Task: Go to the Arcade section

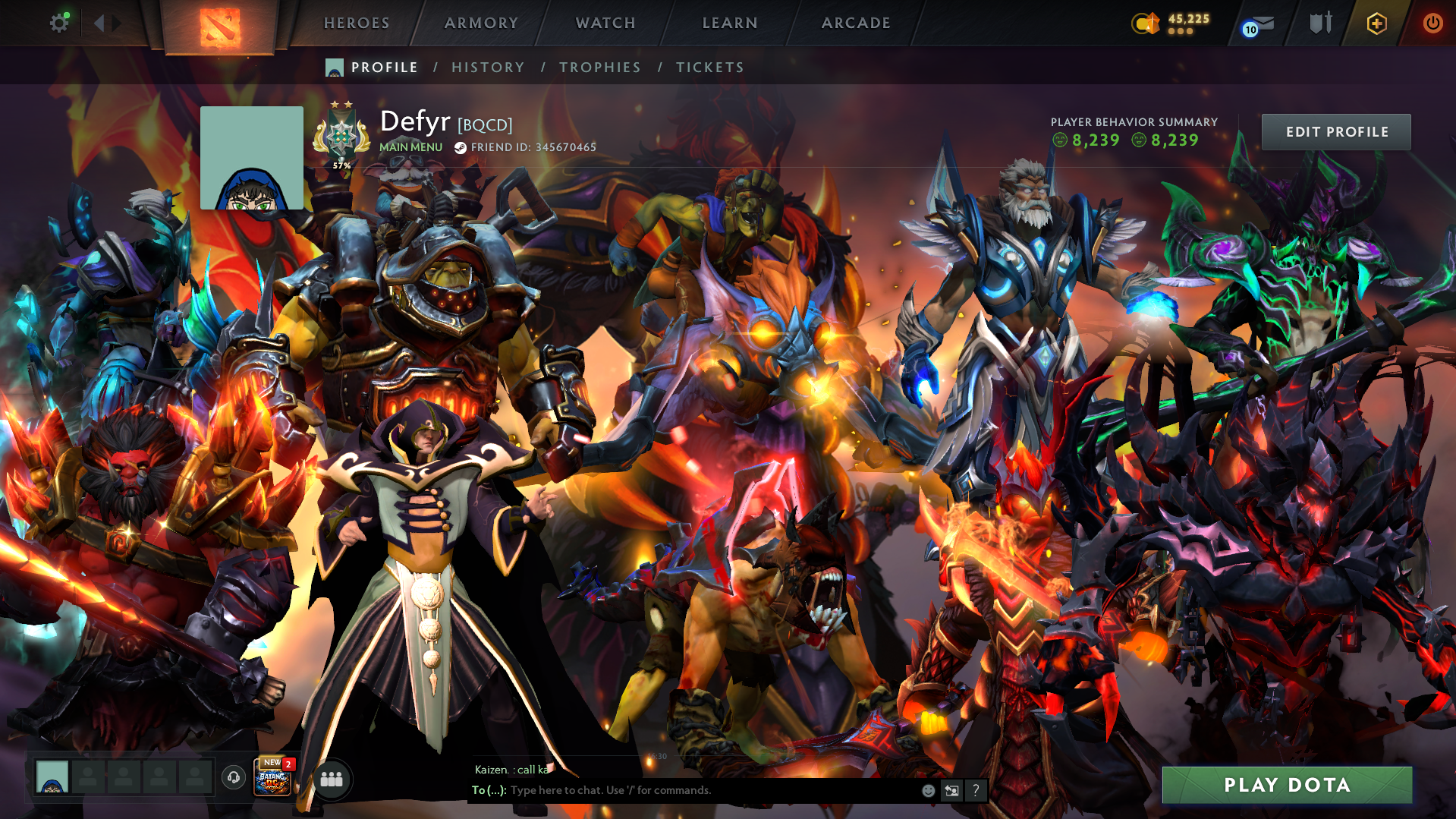Action: coord(856,24)
